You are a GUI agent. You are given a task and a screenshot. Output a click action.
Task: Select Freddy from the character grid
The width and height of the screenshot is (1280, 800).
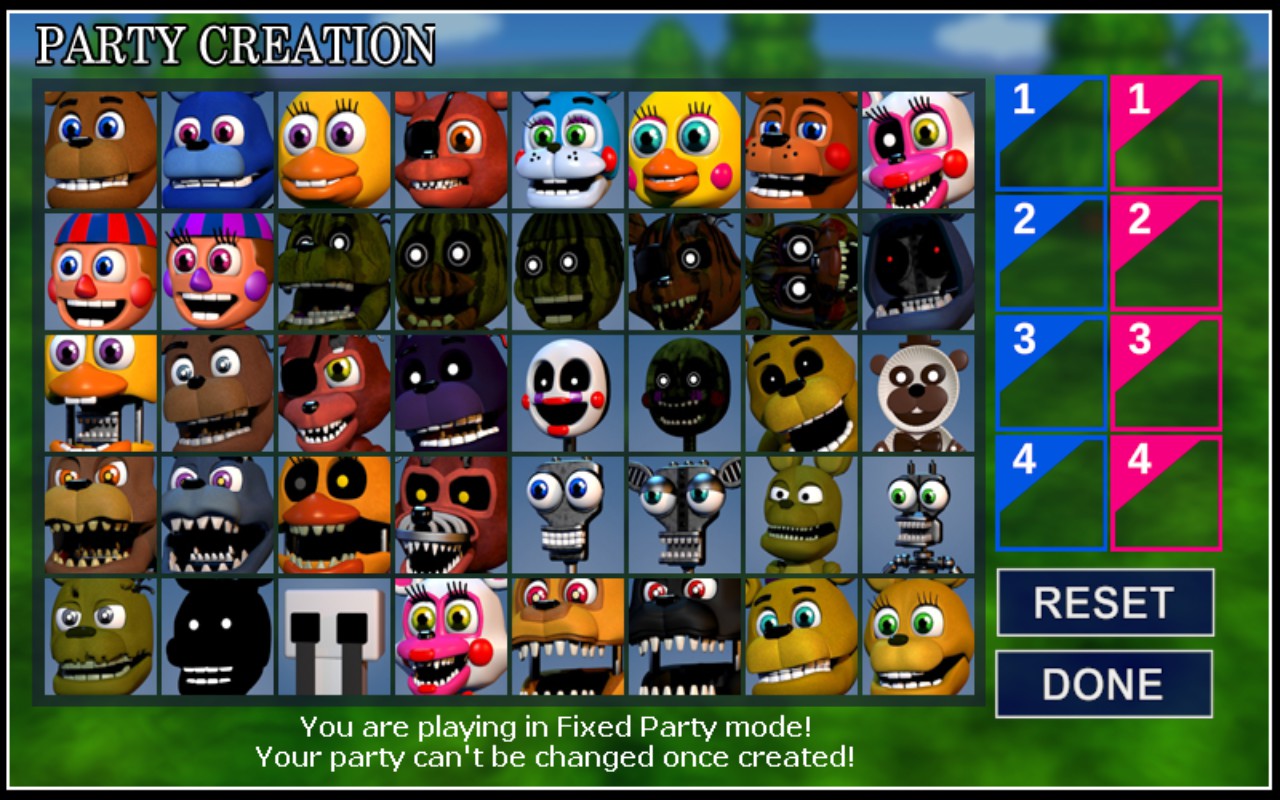click(x=99, y=145)
